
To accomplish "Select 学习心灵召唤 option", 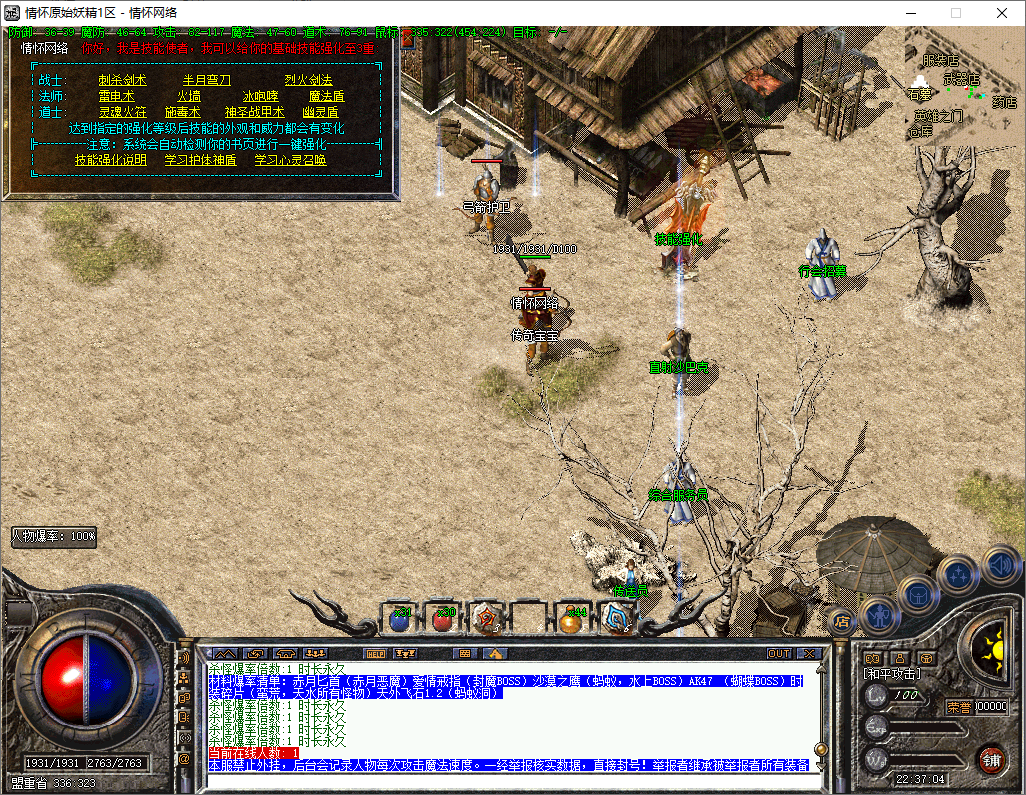I will 290,159.
